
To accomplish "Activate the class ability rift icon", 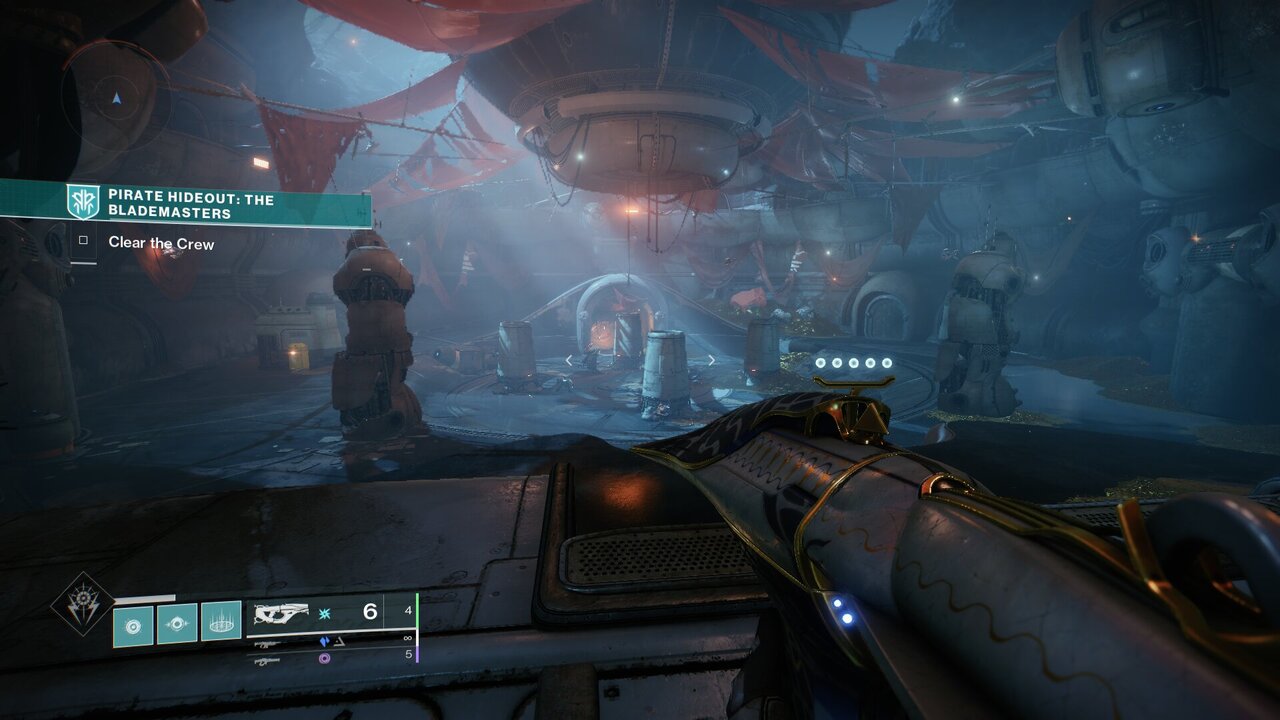I will click(x=221, y=622).
